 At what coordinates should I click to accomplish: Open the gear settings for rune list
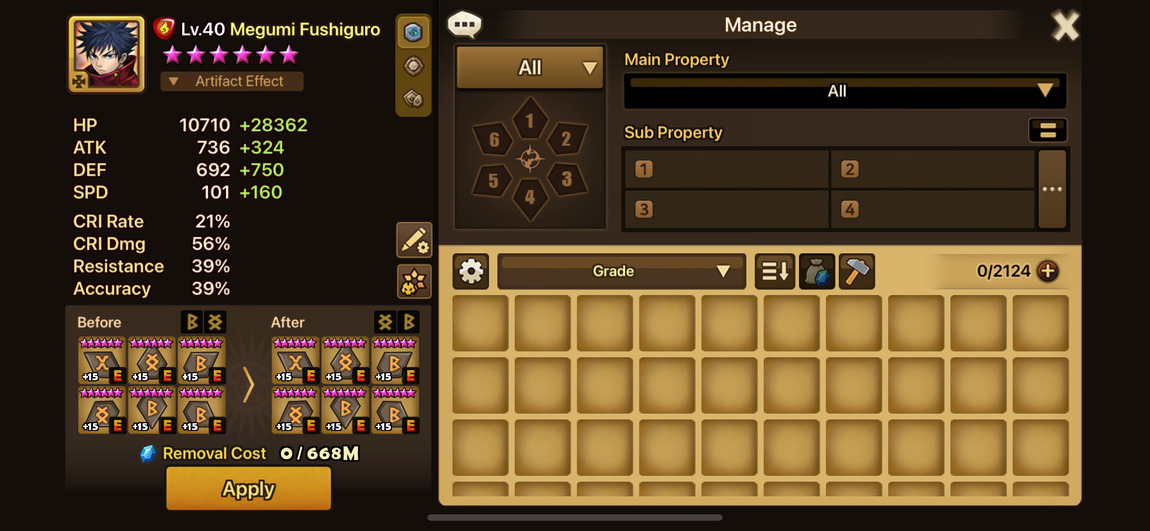click(x=471, y=271)
